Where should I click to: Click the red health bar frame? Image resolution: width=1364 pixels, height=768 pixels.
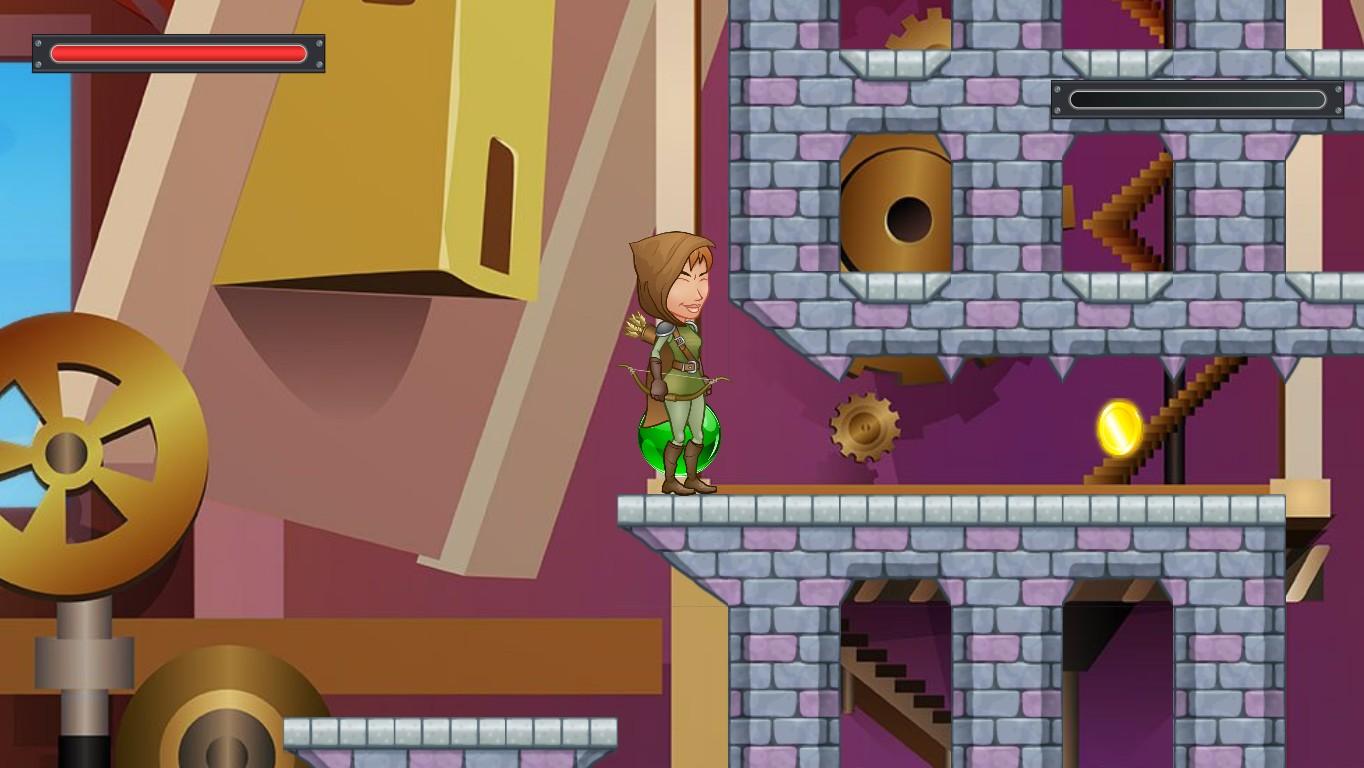pyautogui.click(x=178, y=53)
